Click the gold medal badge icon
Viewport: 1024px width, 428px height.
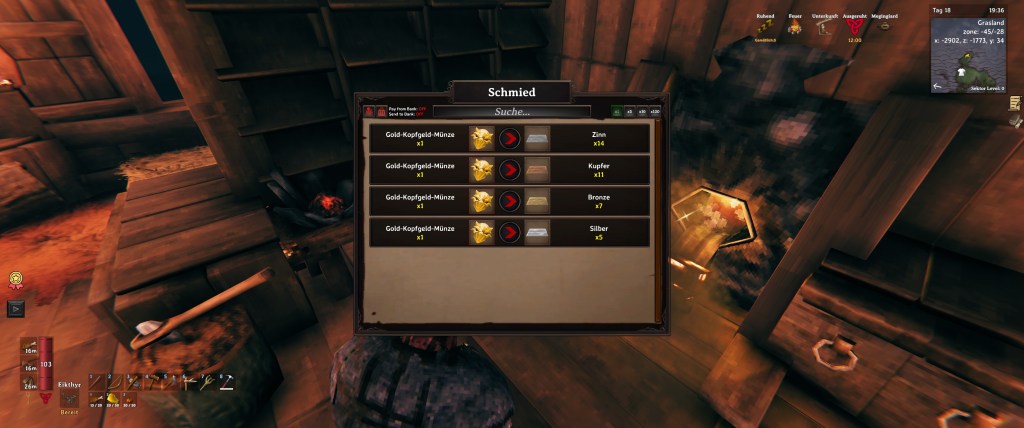pyautogui.click(x=16, y=281)
